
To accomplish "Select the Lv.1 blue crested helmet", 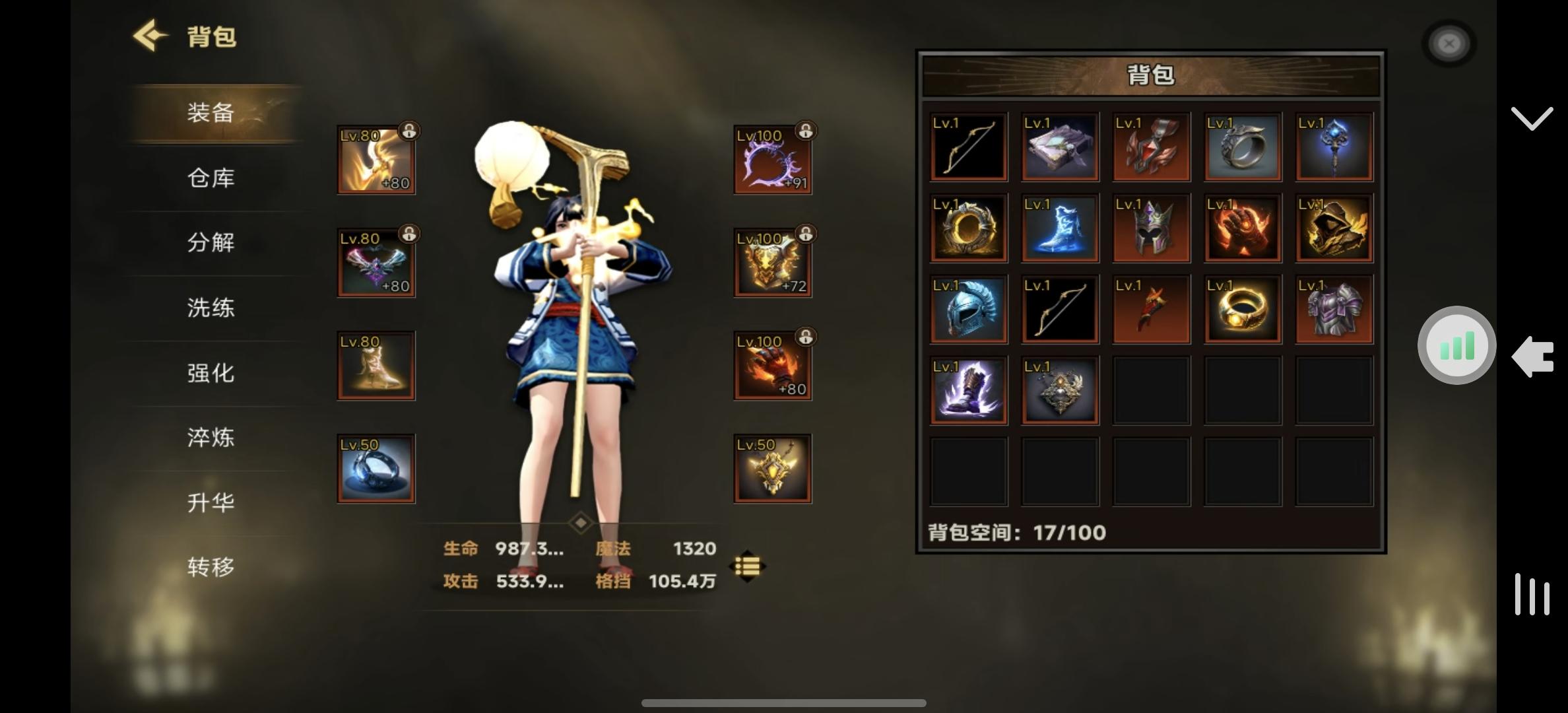I will click(967, 308).
